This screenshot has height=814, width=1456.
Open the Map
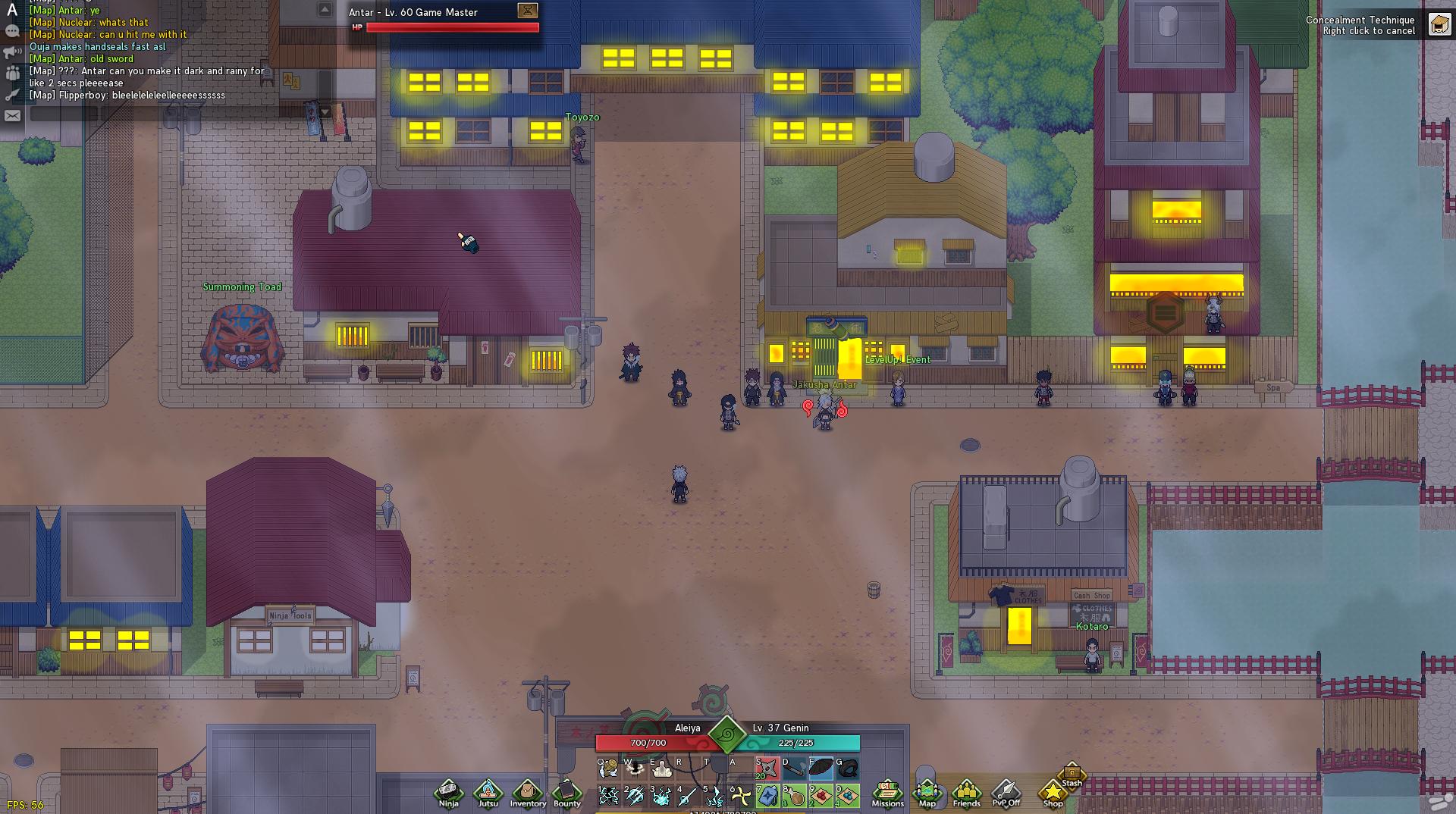[927, 793]
